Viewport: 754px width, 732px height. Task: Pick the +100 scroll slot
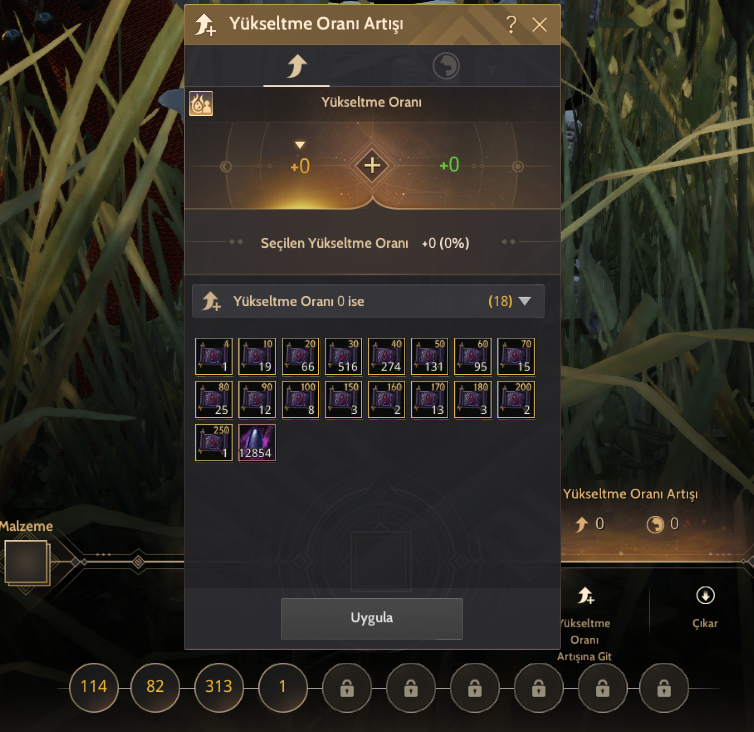pos(300,400)
